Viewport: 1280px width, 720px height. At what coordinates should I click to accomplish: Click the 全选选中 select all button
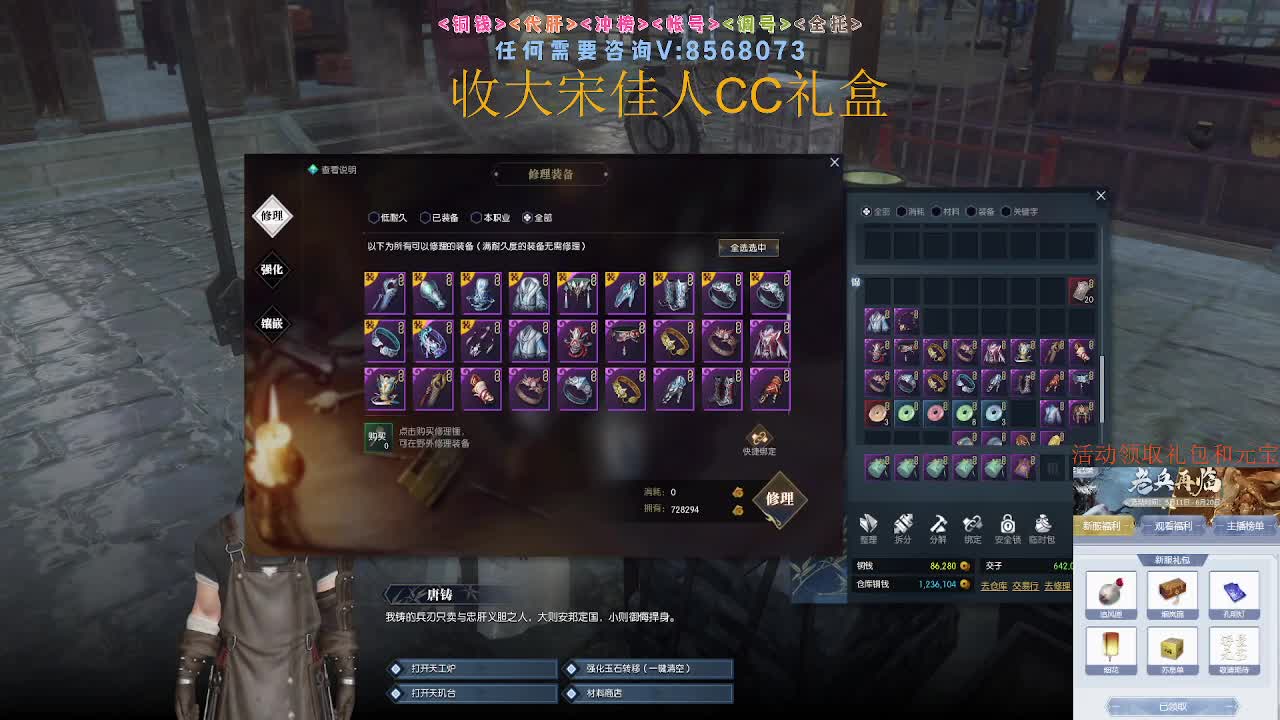pyautogui.click(x=748, y=247)
